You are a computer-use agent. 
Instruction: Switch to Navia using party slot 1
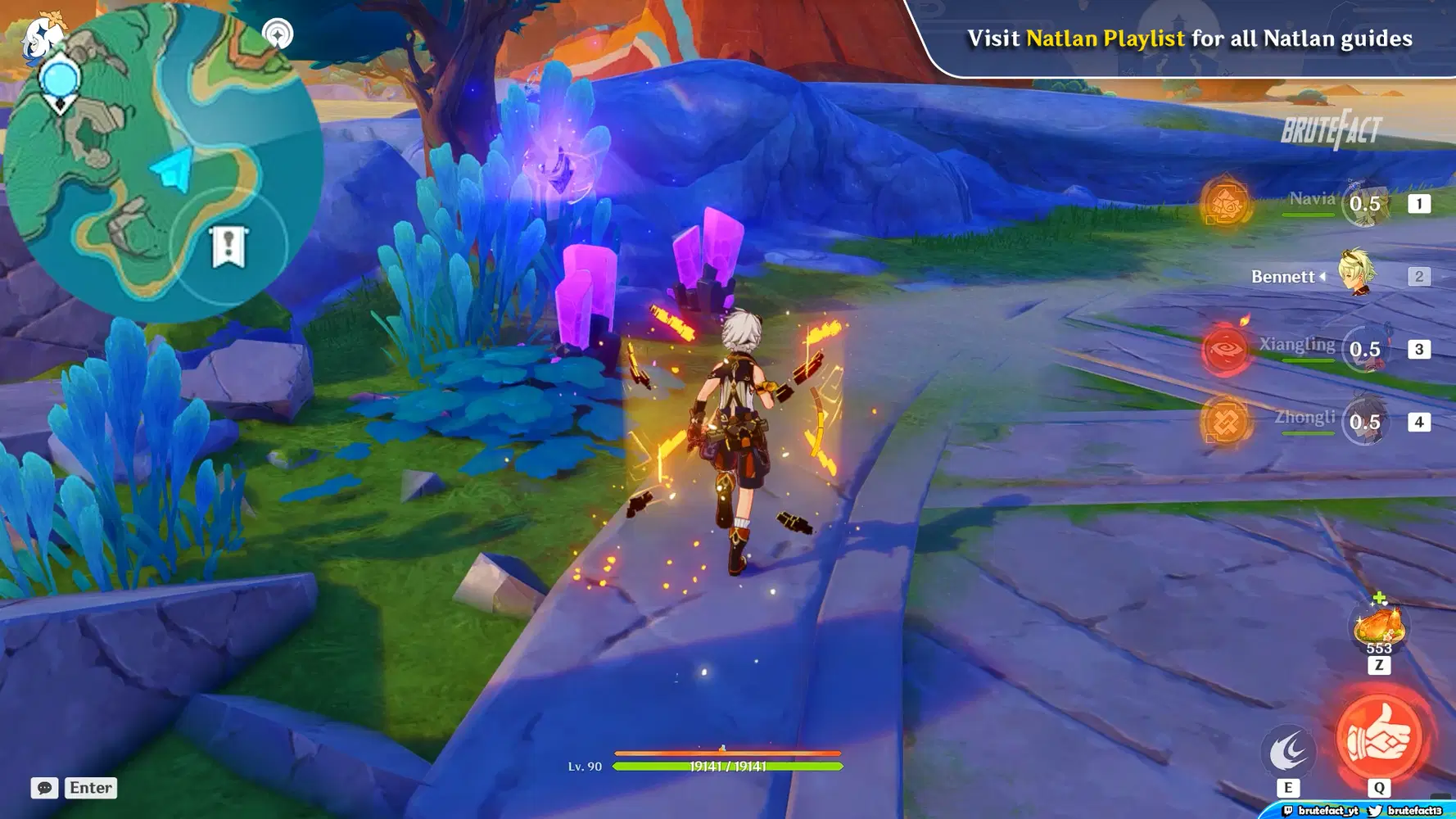click(x=1420, y=204)
